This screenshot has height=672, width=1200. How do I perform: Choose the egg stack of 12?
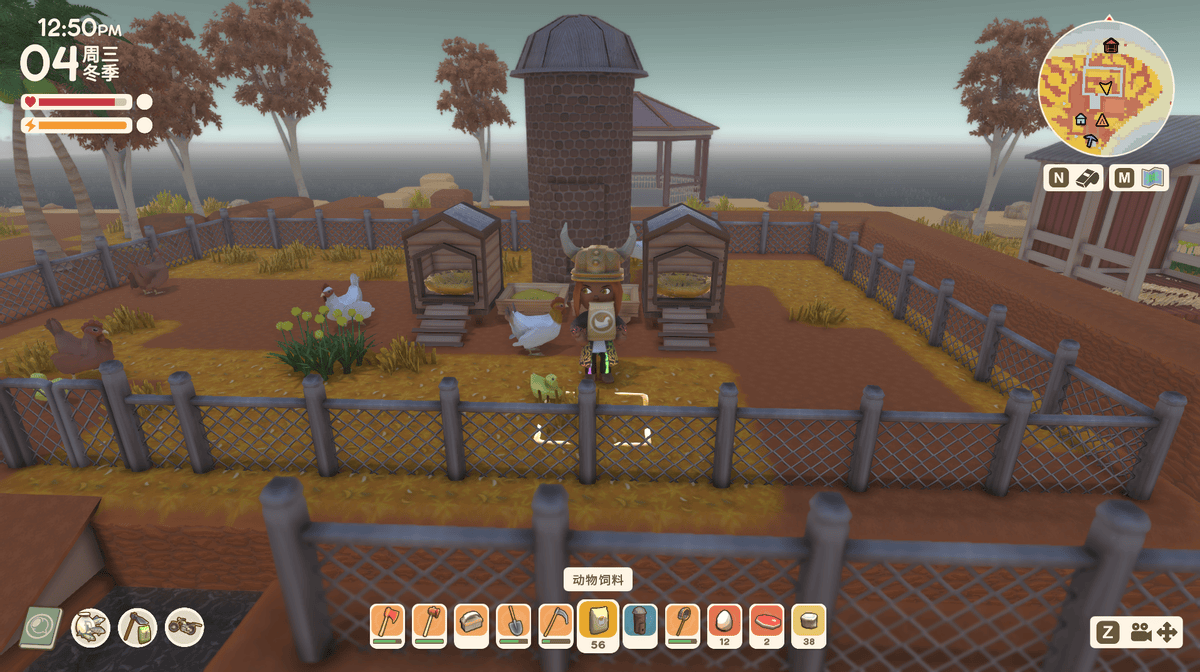(724, 621)
